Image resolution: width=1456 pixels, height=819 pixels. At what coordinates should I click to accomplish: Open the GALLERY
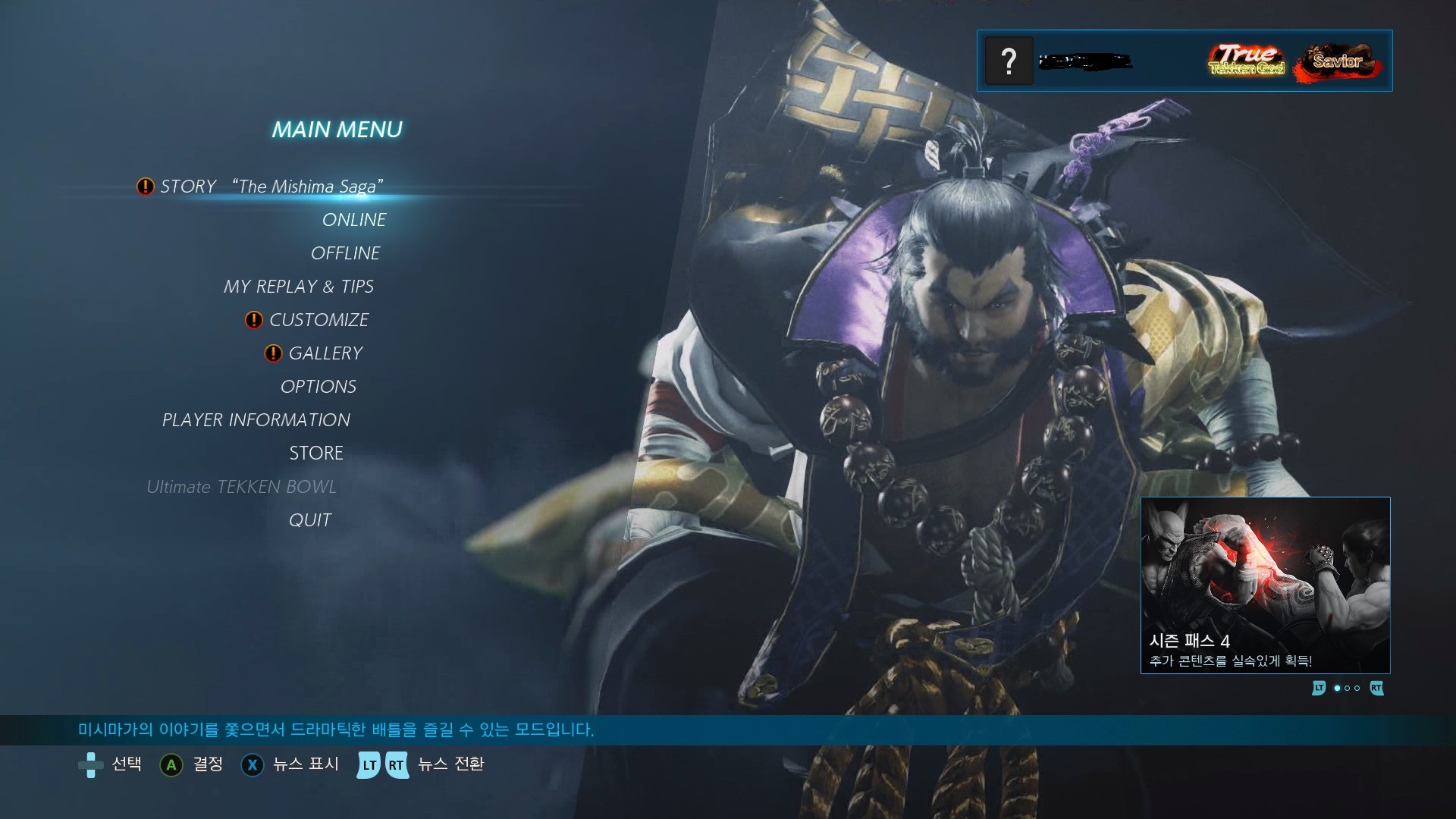tap(325, 353)
